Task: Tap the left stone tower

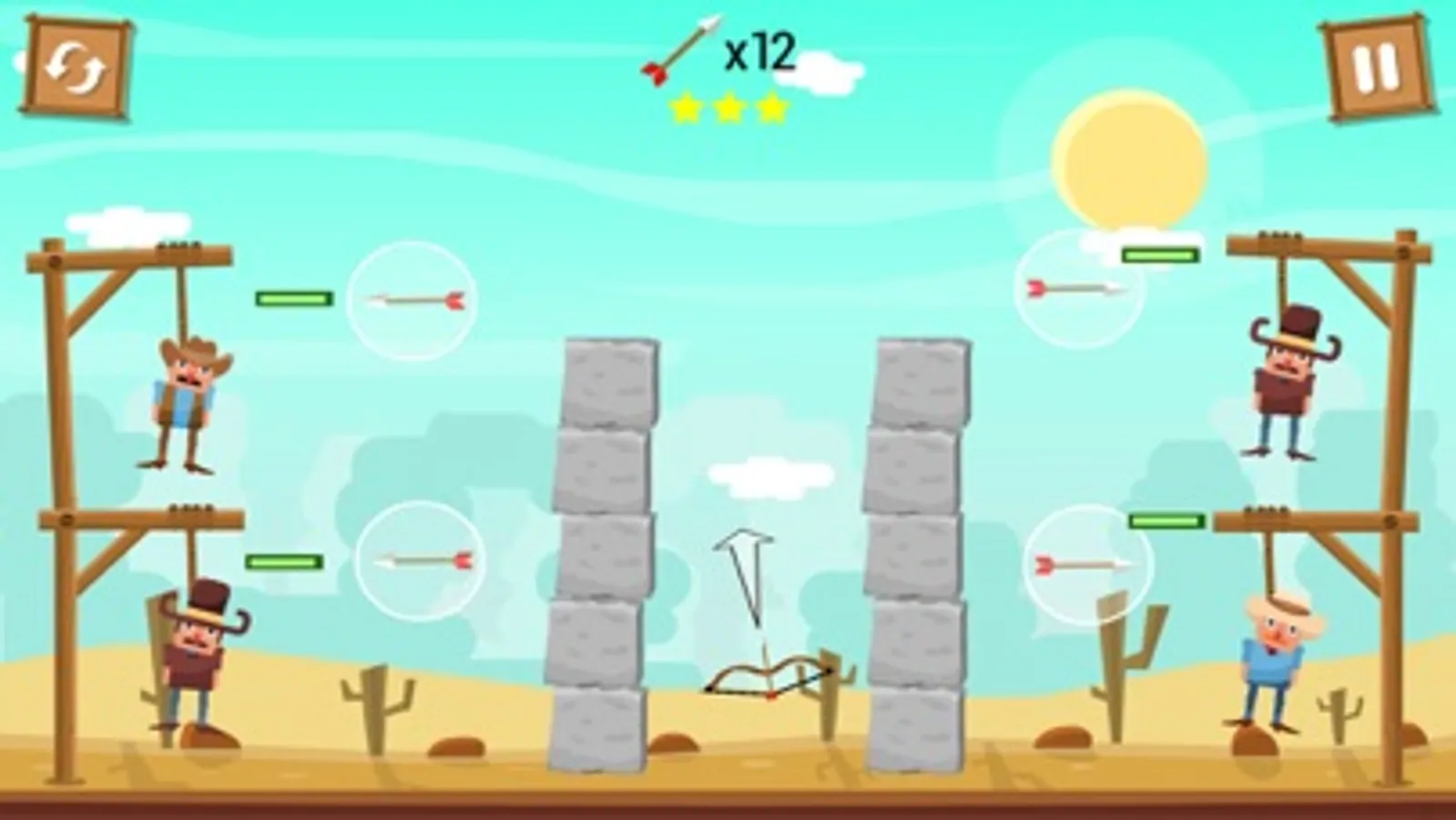Action: [606, 547]
